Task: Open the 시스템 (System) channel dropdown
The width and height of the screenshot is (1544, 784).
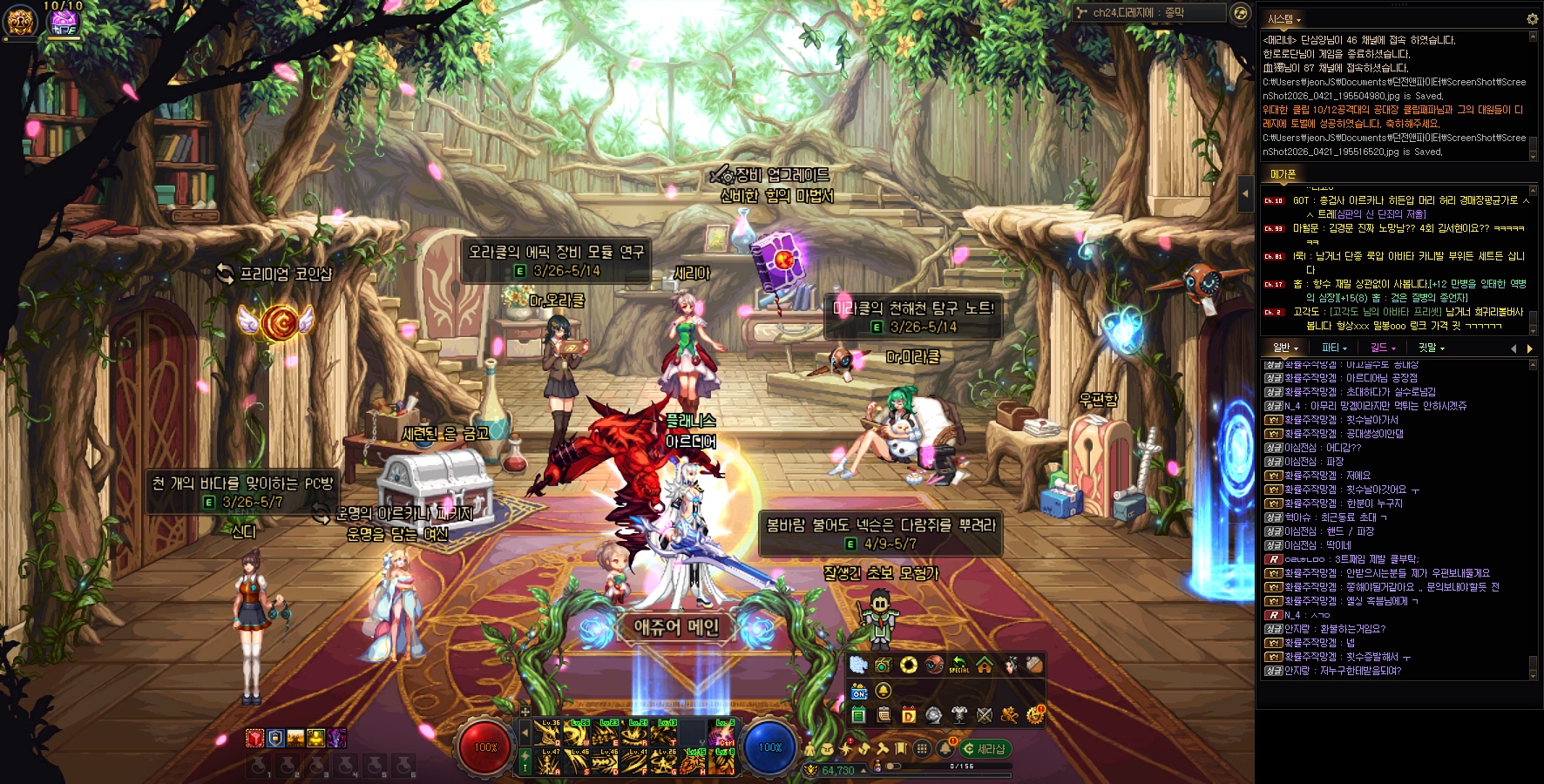Action: click(x=1283, y=19)
